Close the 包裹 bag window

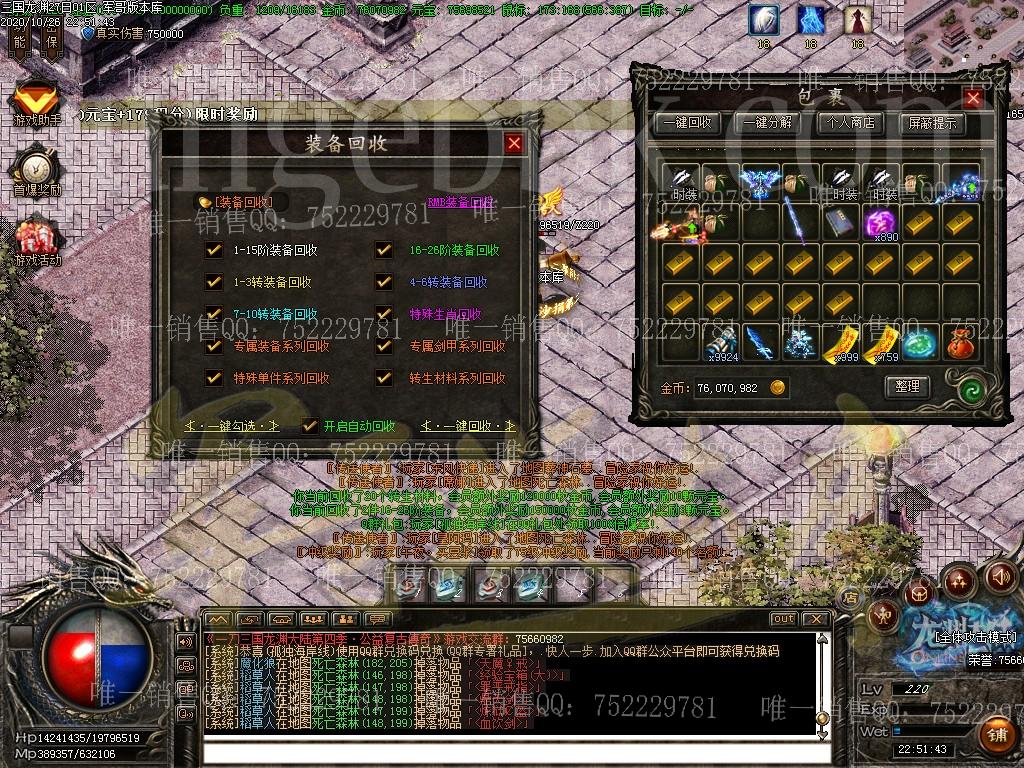coord(972,98)
